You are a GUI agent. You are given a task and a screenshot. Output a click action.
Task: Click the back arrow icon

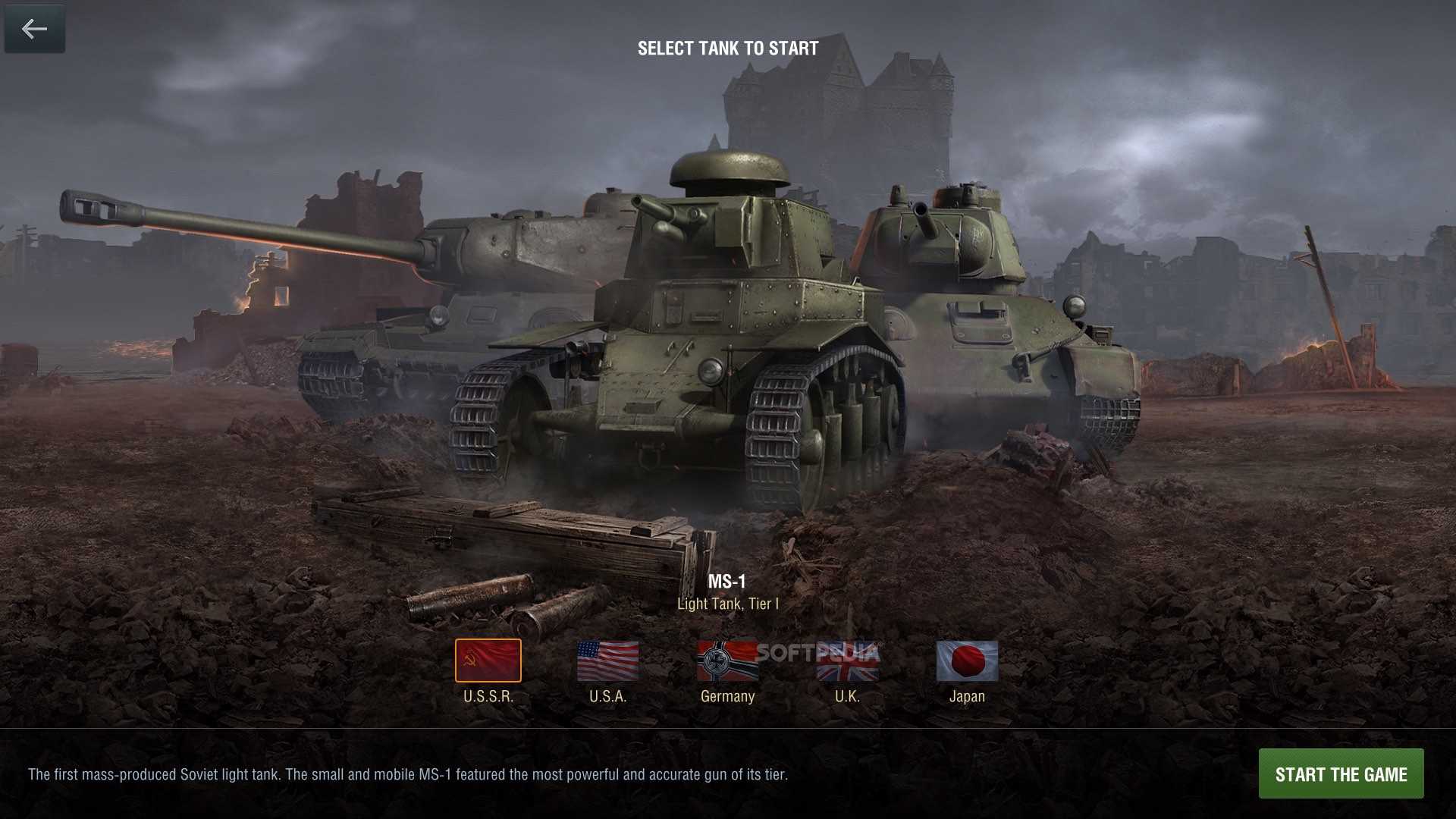pyautogui.click(x=34, y=29)
